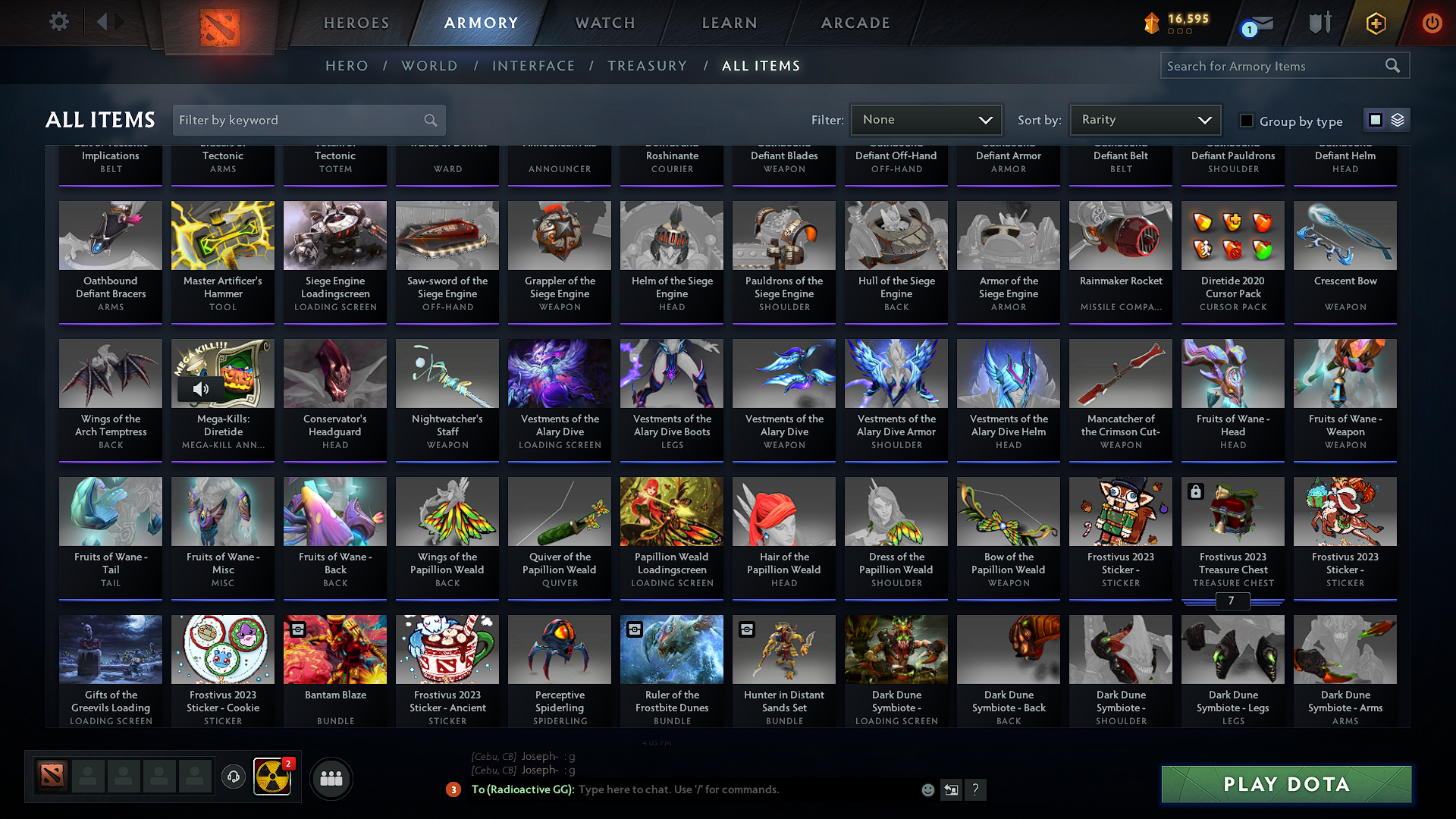
Task: Click the gold plus hexagon icon
Action: pos(1375,24)
